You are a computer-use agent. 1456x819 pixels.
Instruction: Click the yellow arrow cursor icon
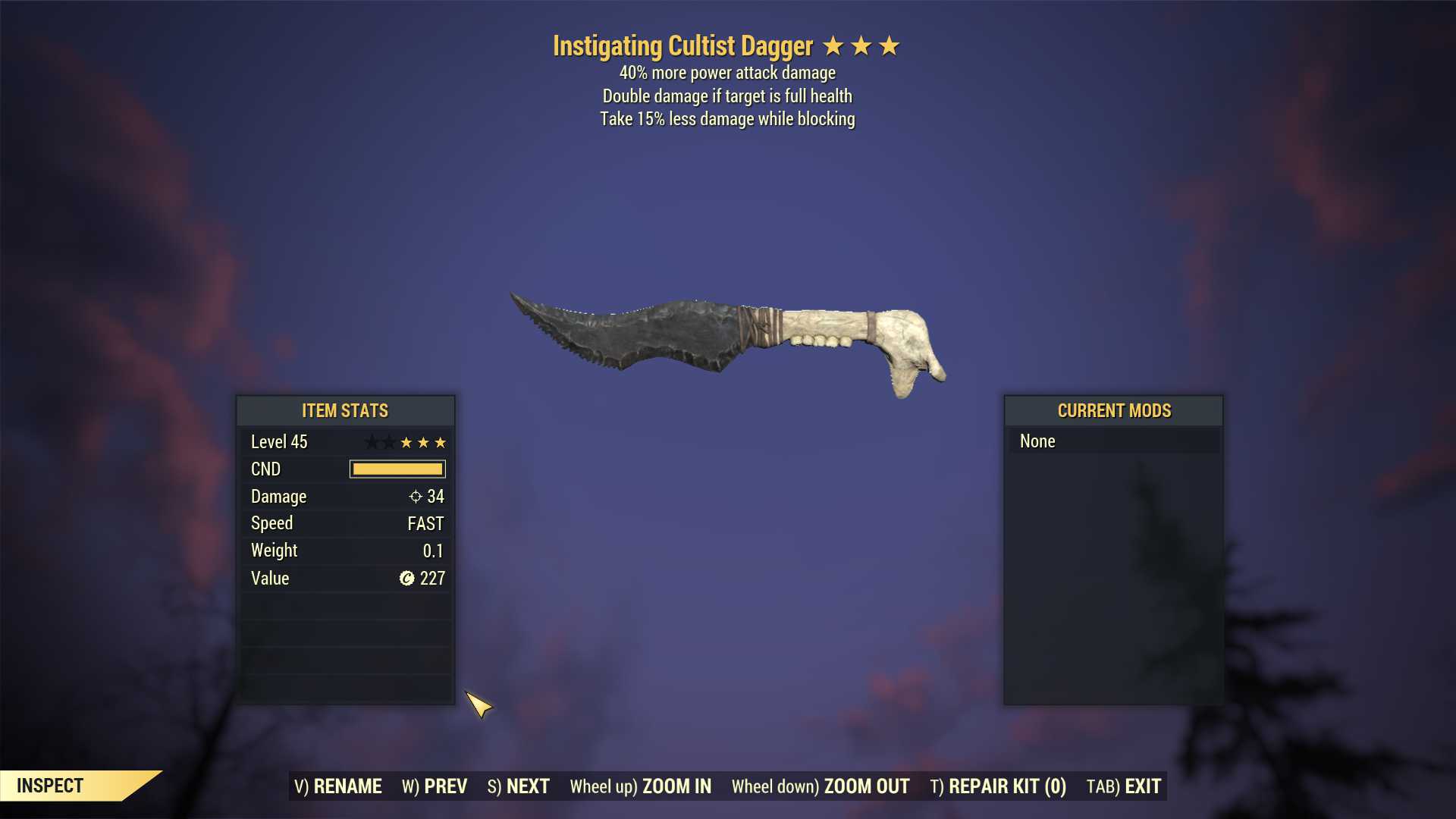pos(478,707)
